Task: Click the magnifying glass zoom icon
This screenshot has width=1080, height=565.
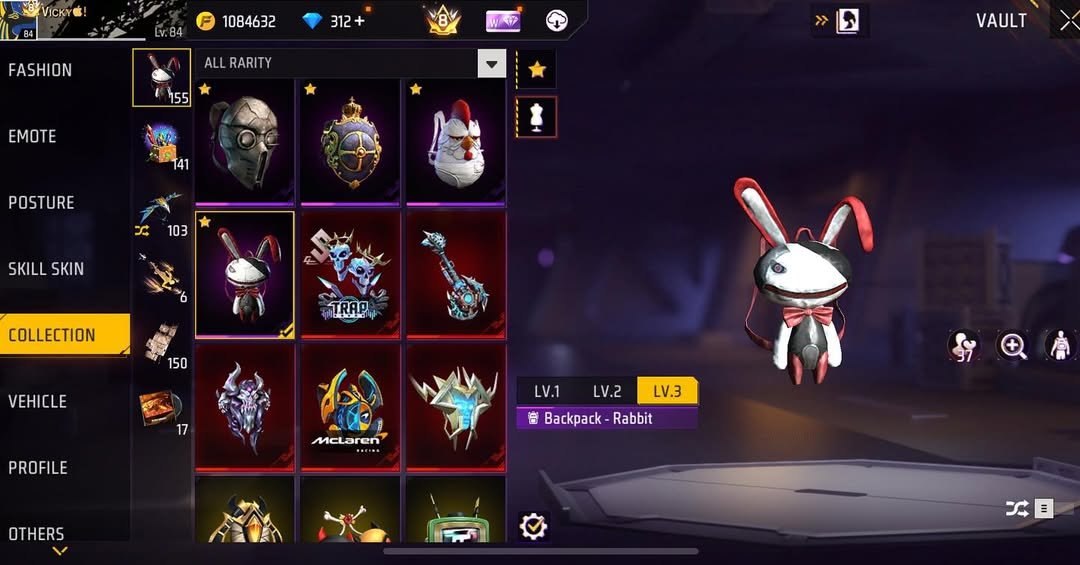Action: pyautogui.click(x=1013, y=346)
